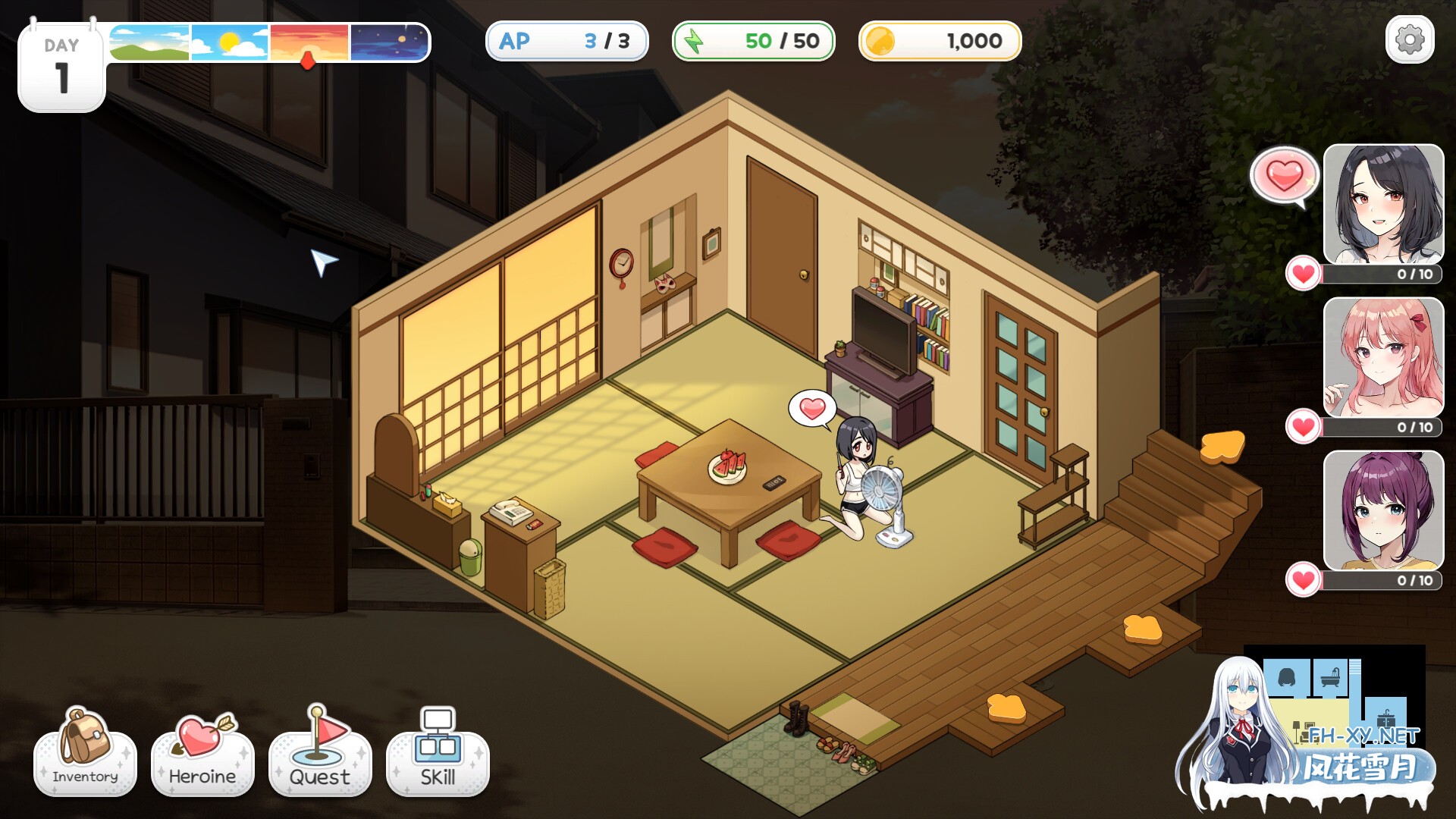Click the heart bubble above the girl
The image size is (1456, 819).
tap(812, 409)
